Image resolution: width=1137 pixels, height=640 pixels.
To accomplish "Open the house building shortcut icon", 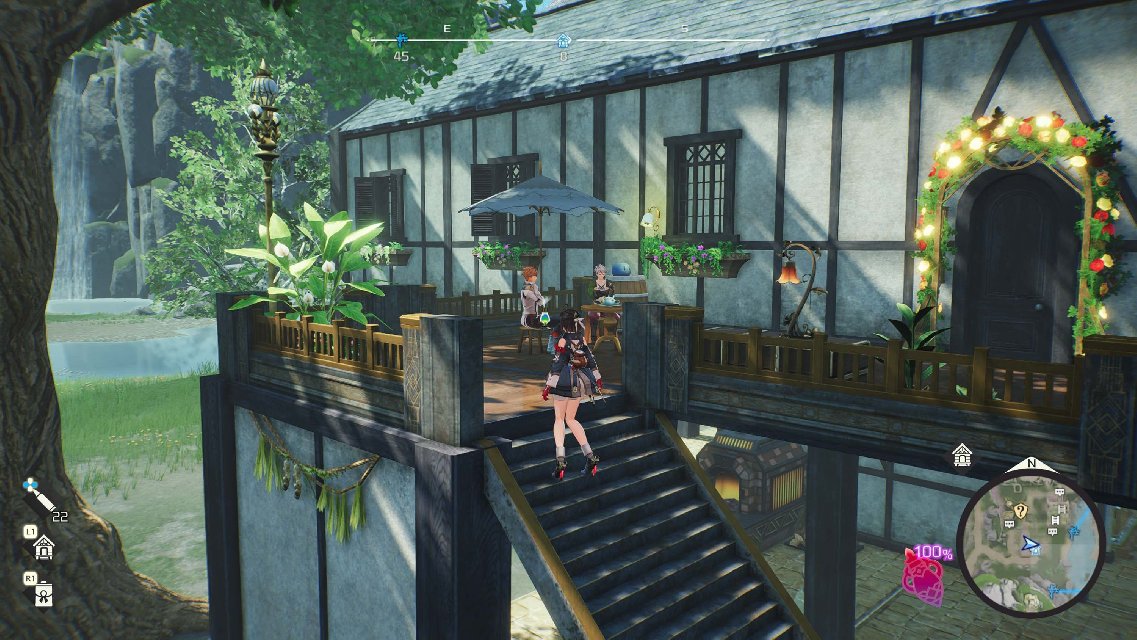I will coord(43,546).
